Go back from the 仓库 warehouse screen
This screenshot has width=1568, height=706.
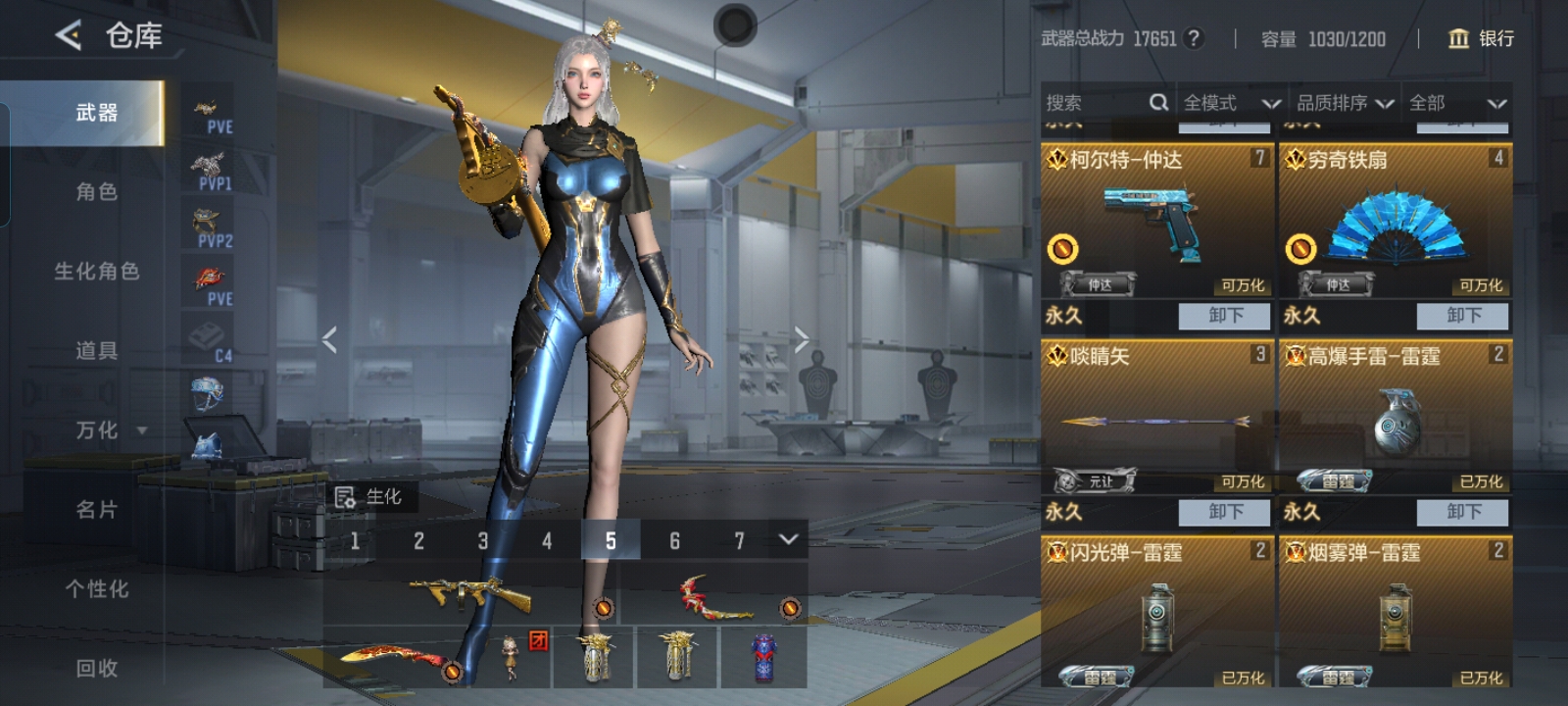tap(68, 36)
